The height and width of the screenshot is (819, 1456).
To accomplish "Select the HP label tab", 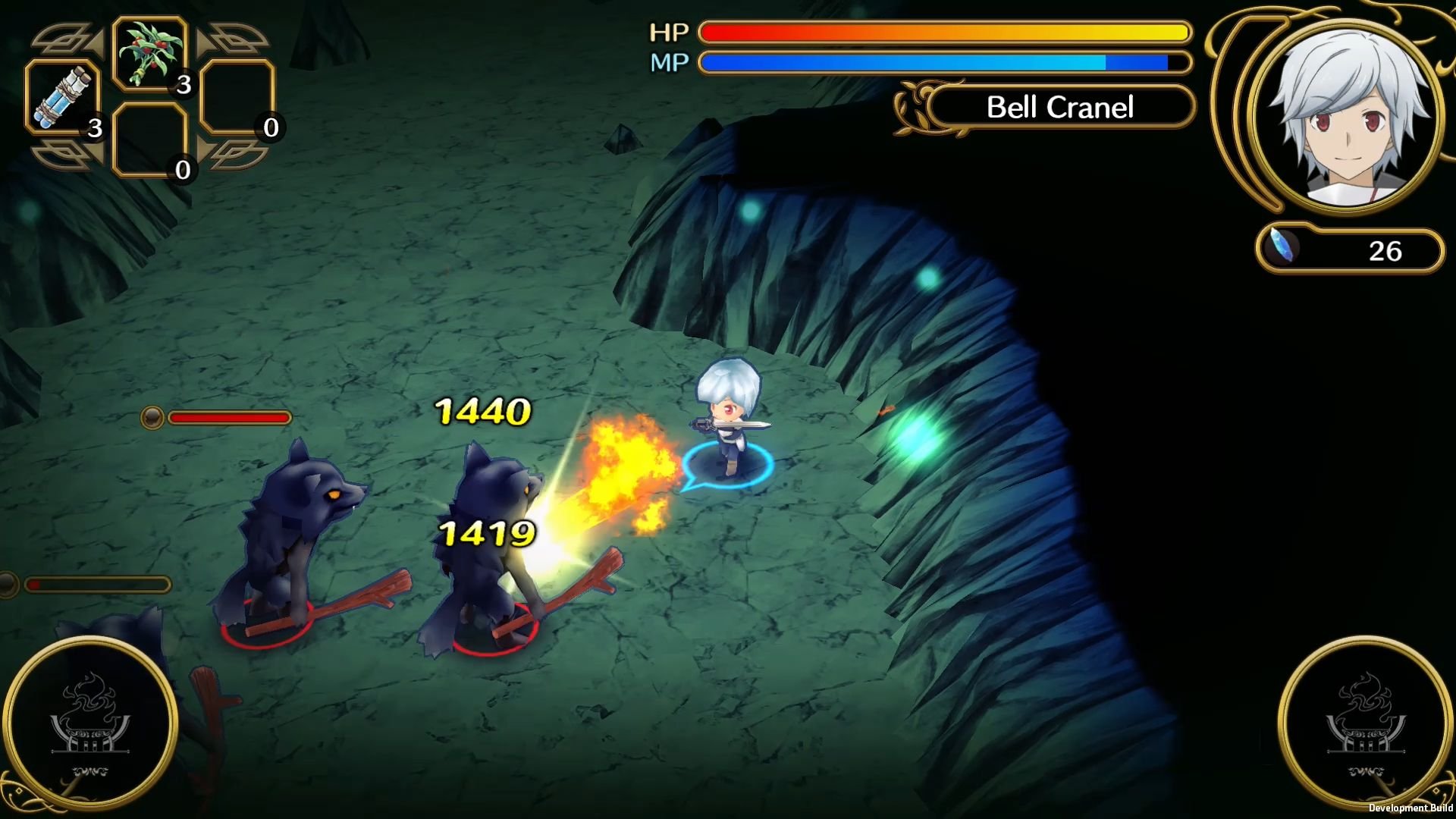I will coord(669,32).
